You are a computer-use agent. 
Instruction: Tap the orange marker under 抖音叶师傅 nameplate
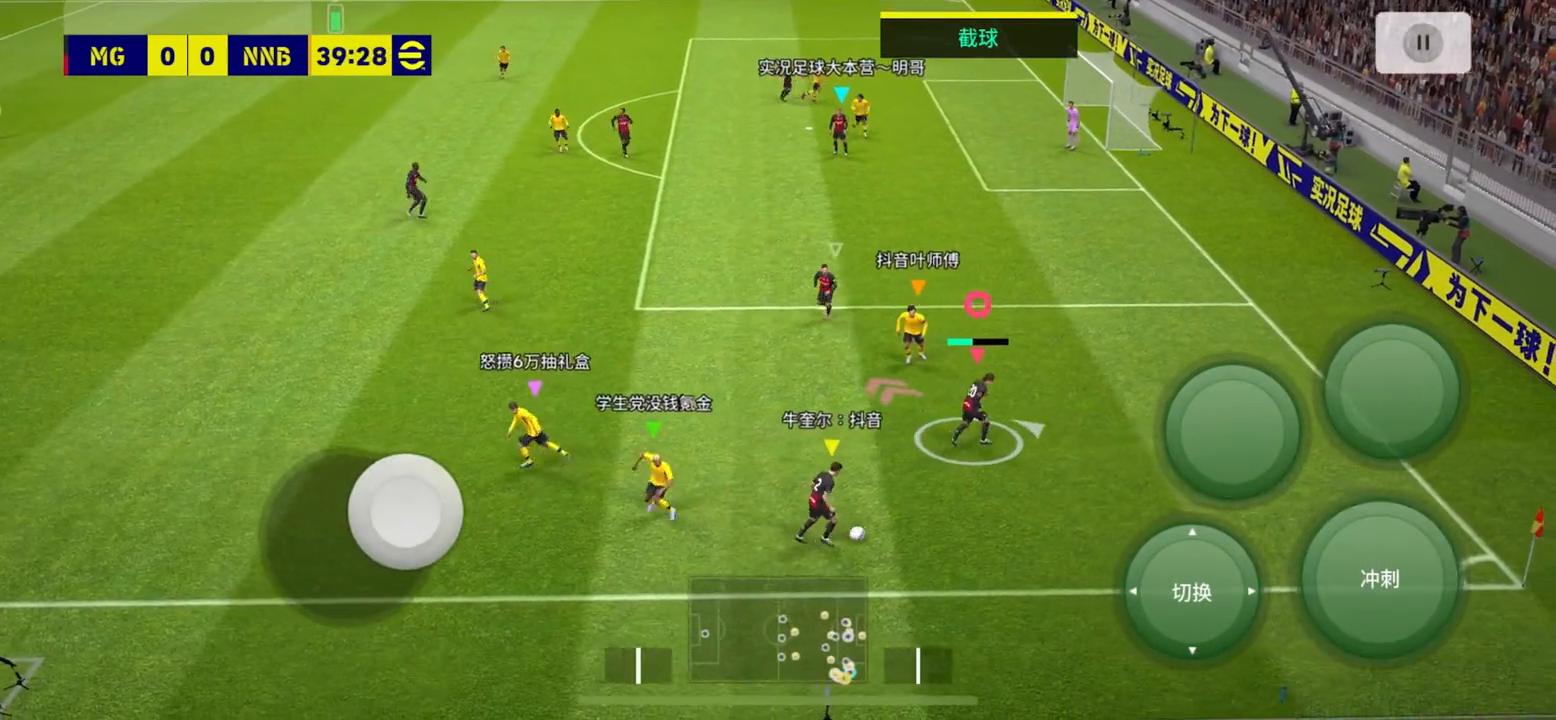point(917,285)
